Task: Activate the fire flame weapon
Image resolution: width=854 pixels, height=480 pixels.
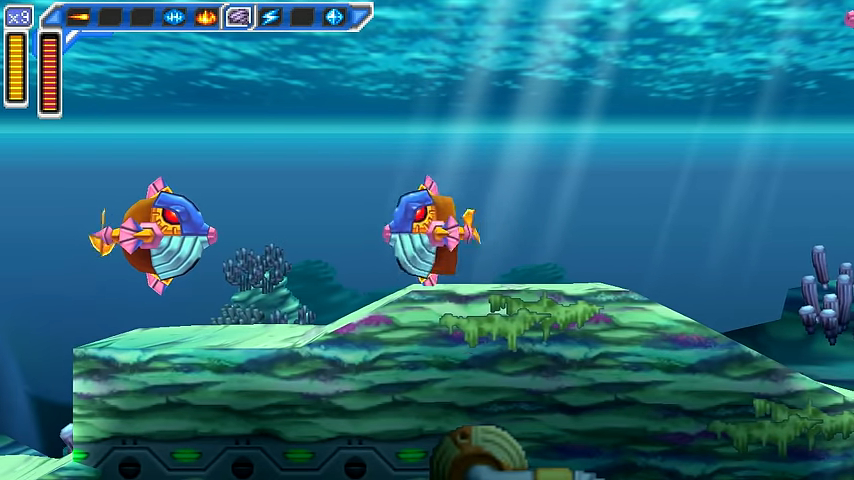Action: click(x=206, y=17)
